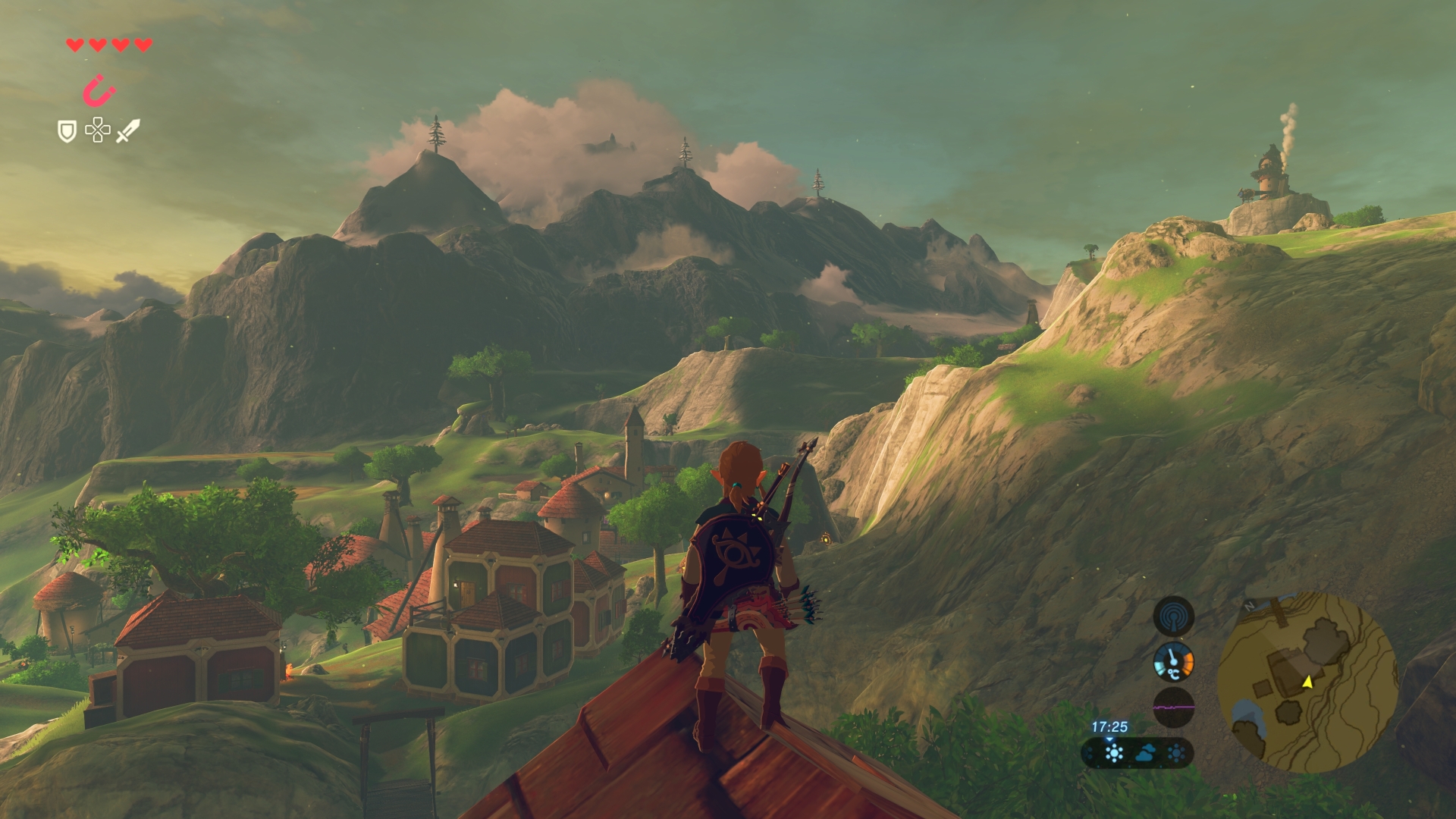Open the circular minimap
Image resolution: width=1456 pixels, height=819 pixels.
tap(1307, 682)
